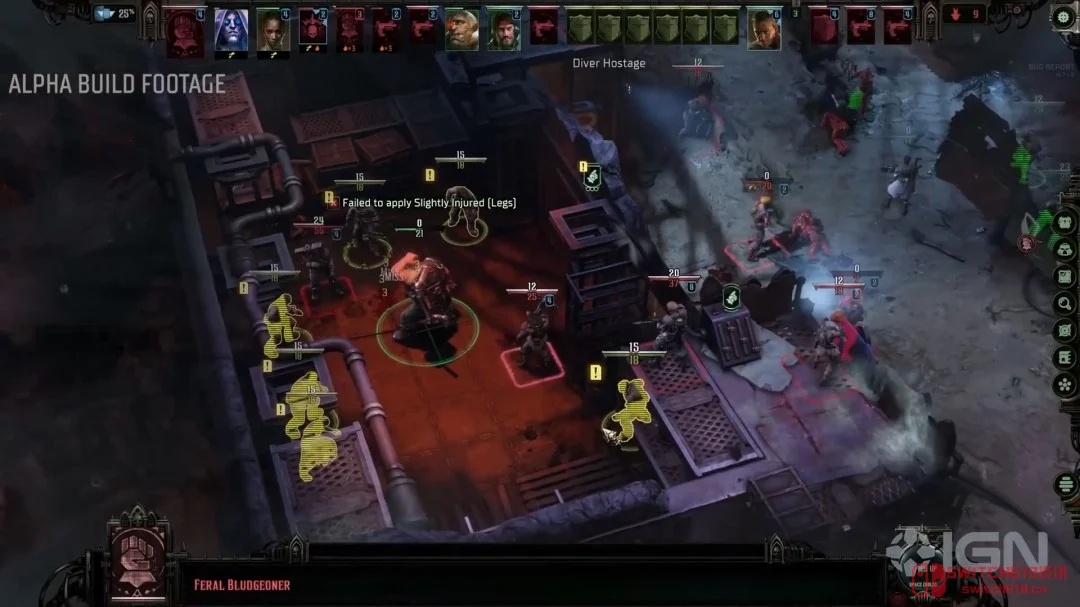The width and height of the screenshot is (1080, 607).
Task: Select the portrait right of the green shields
Action: [764, 30]
